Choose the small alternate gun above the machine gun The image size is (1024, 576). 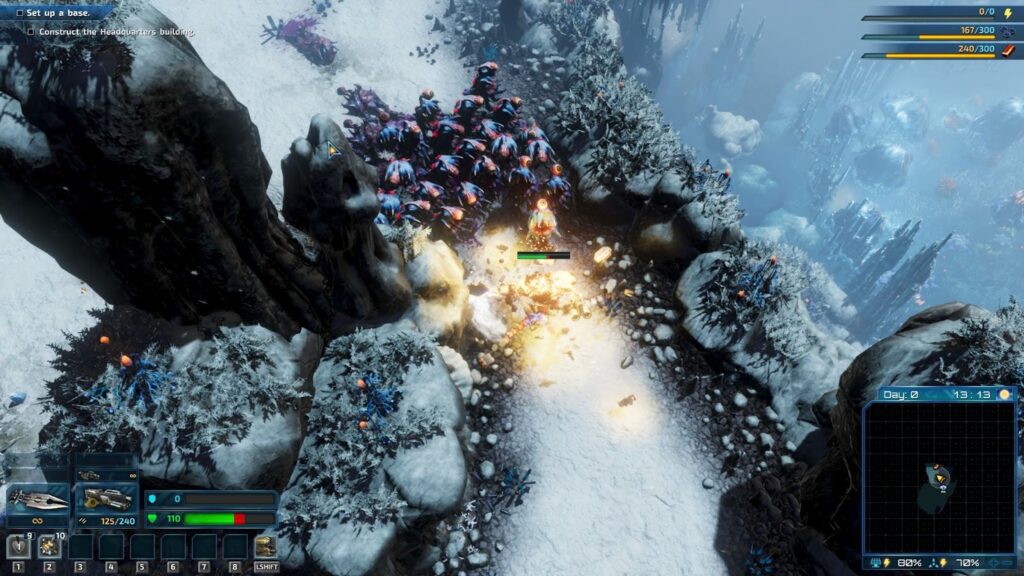(89, 474)
